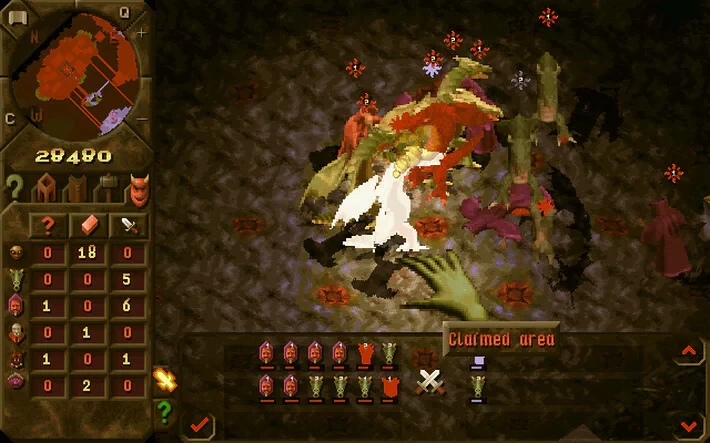Select the fighting creatures sword column header
This screenshot has height=443, width=710.
tap(129, 224)
